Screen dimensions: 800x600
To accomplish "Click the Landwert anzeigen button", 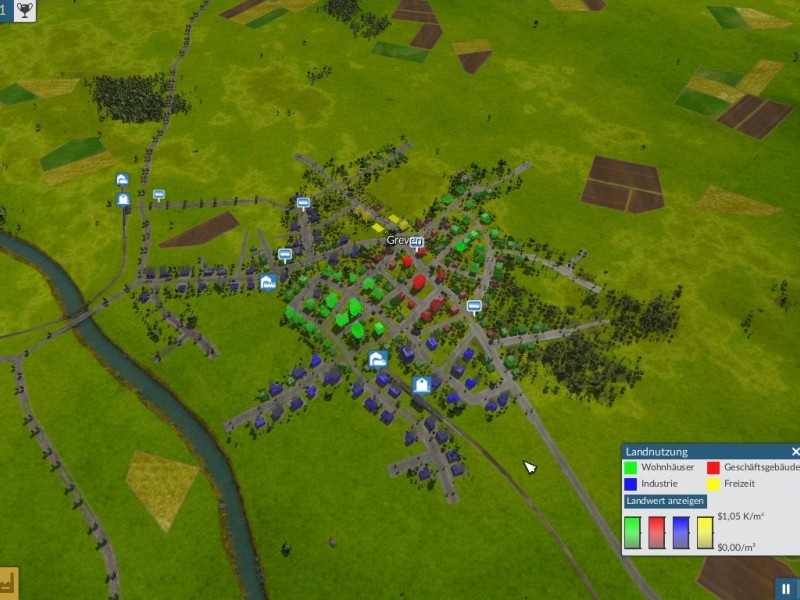I will [x=665, y=501].
